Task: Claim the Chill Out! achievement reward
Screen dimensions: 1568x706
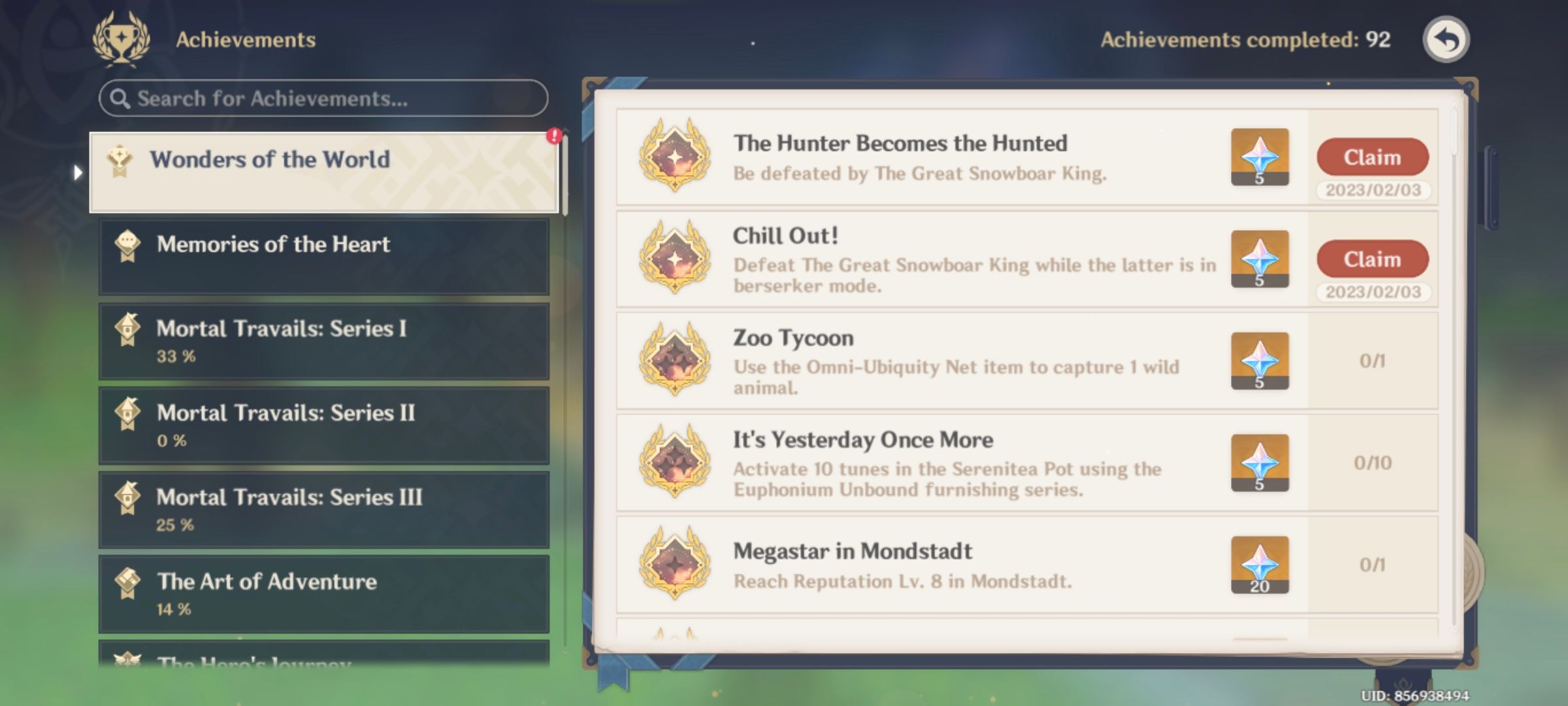Action: [x=1372, y=259]
